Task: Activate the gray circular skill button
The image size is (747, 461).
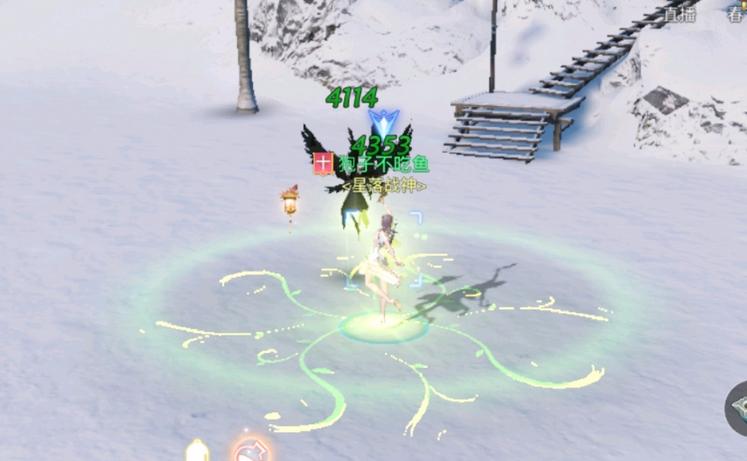Action: click(x=738, y=409)
